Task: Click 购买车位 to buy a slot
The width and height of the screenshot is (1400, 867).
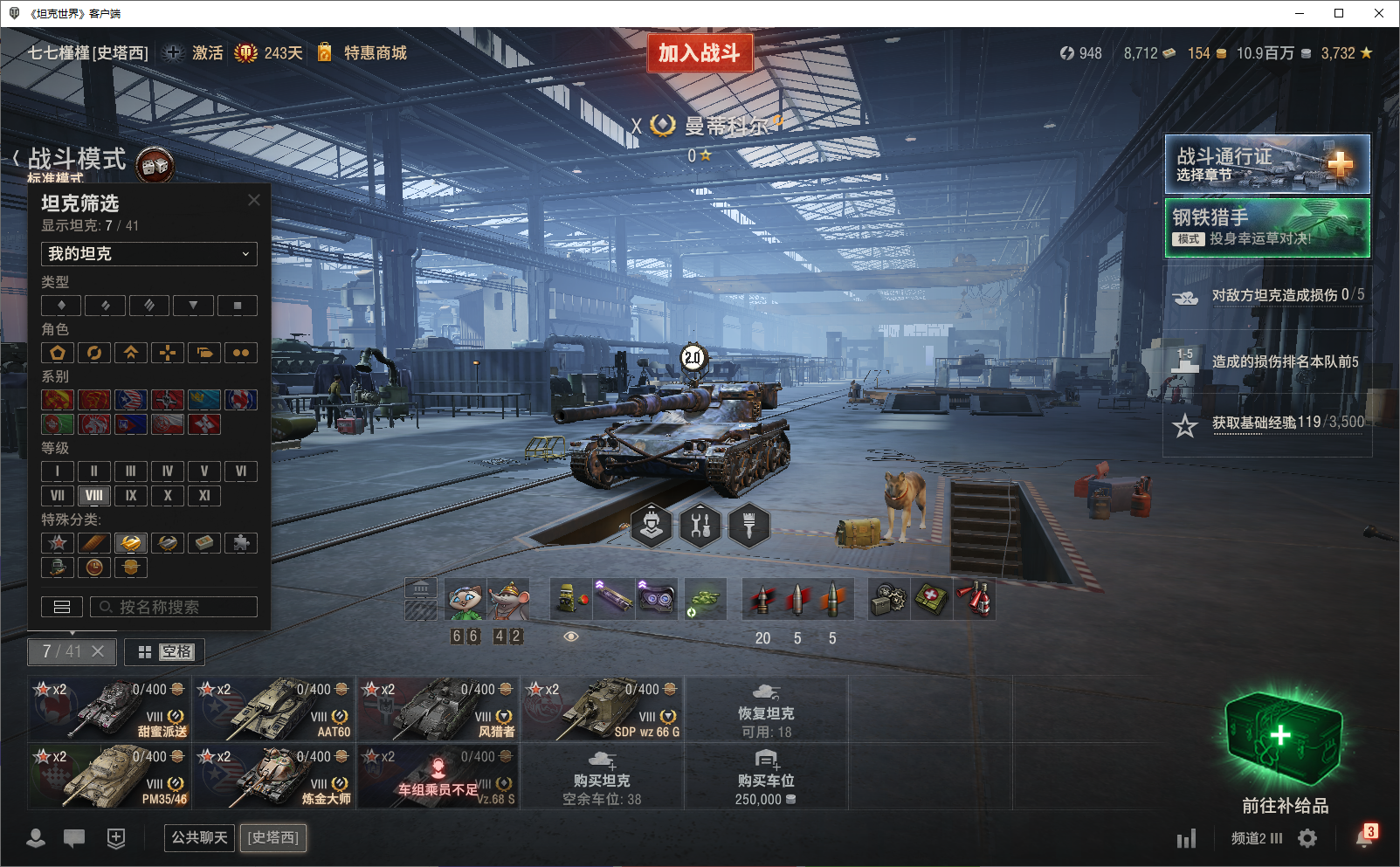Action: tap(766, 776)
